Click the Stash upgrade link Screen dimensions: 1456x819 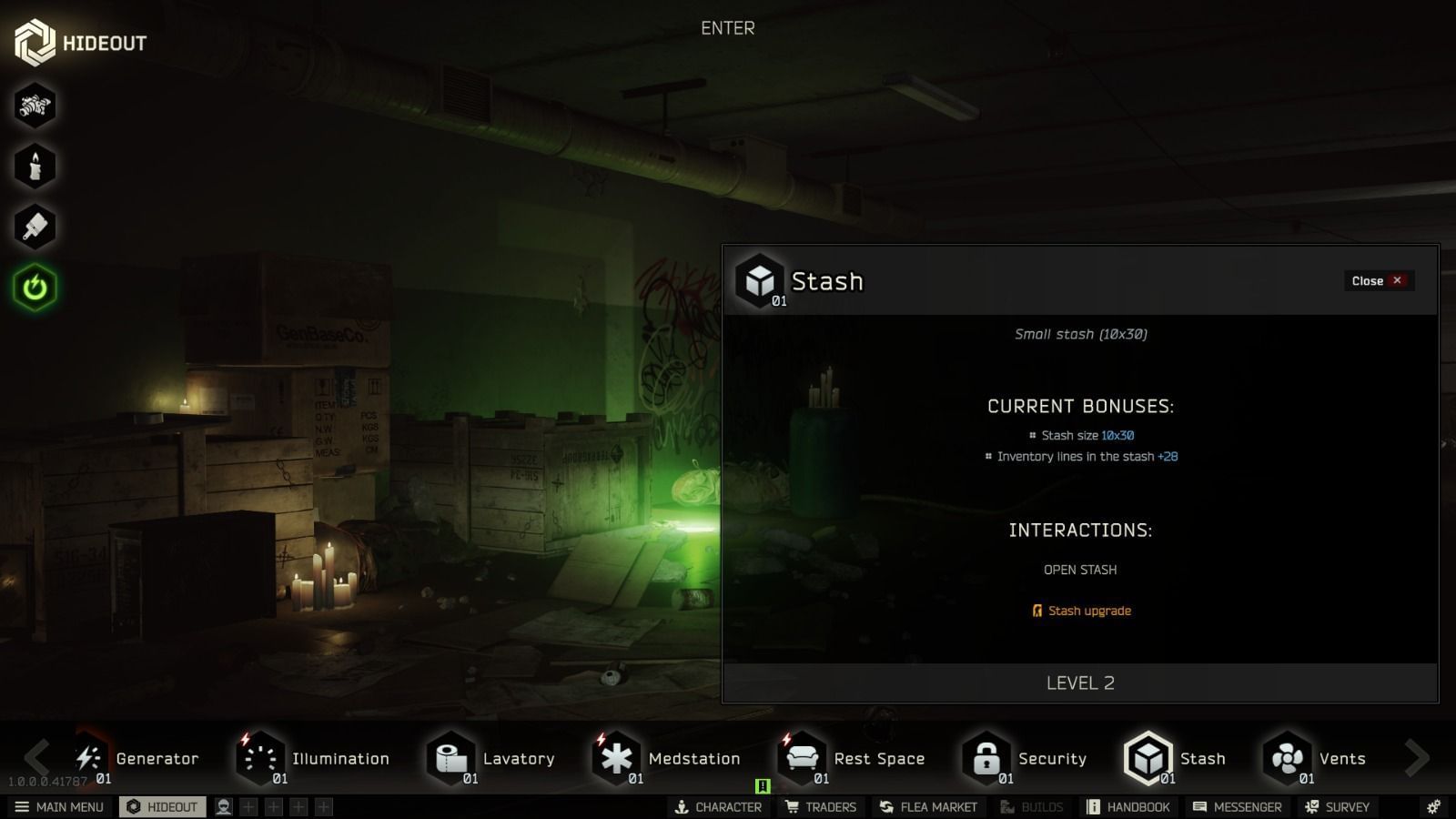(1088, 611)
